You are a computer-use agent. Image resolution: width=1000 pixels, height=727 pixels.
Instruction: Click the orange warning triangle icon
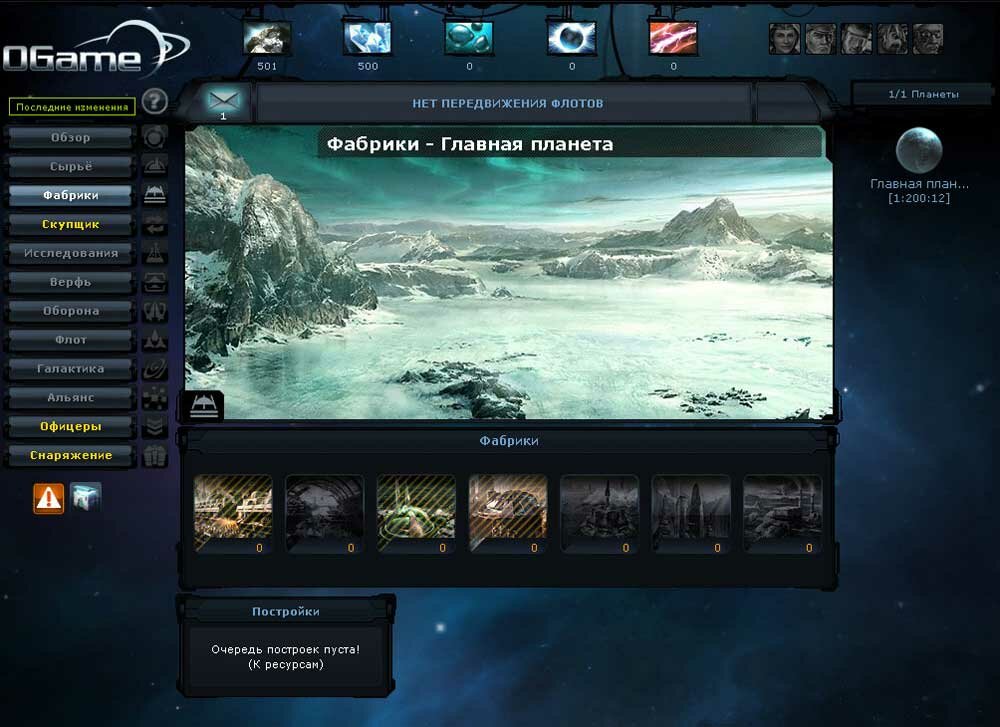coord(49,497)
